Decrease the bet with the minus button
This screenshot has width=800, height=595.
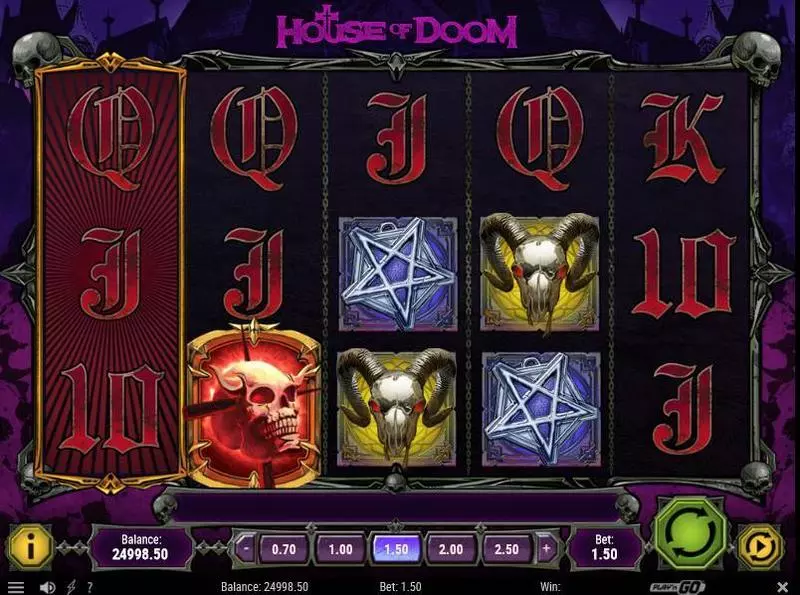pos(246,548)
